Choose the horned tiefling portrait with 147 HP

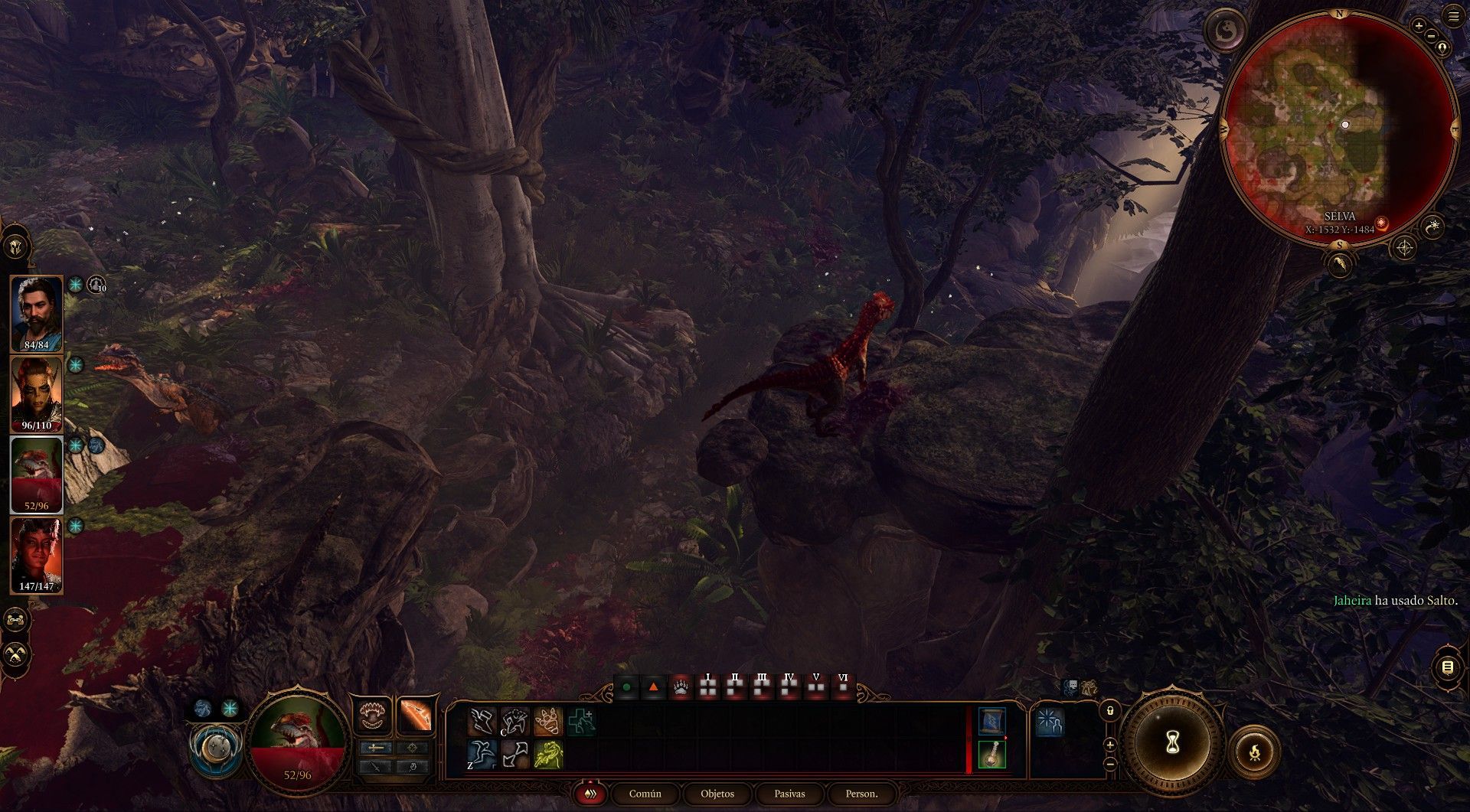tap(37, 554)
